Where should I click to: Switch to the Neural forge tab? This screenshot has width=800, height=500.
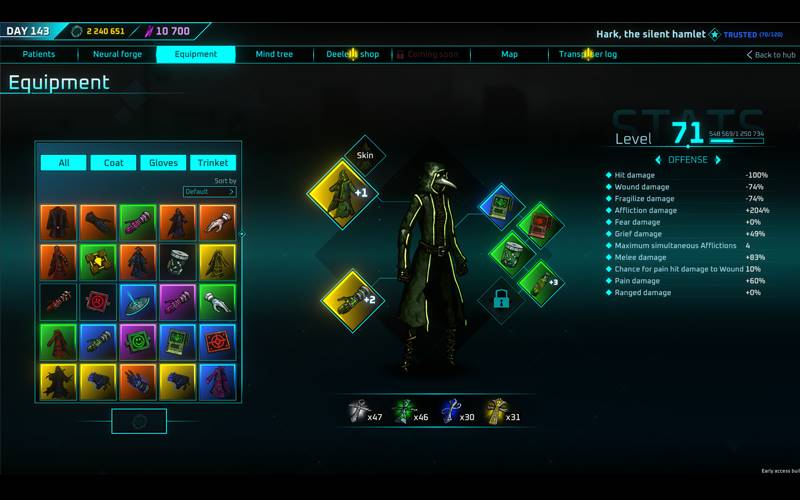click(x=117, y=54)
